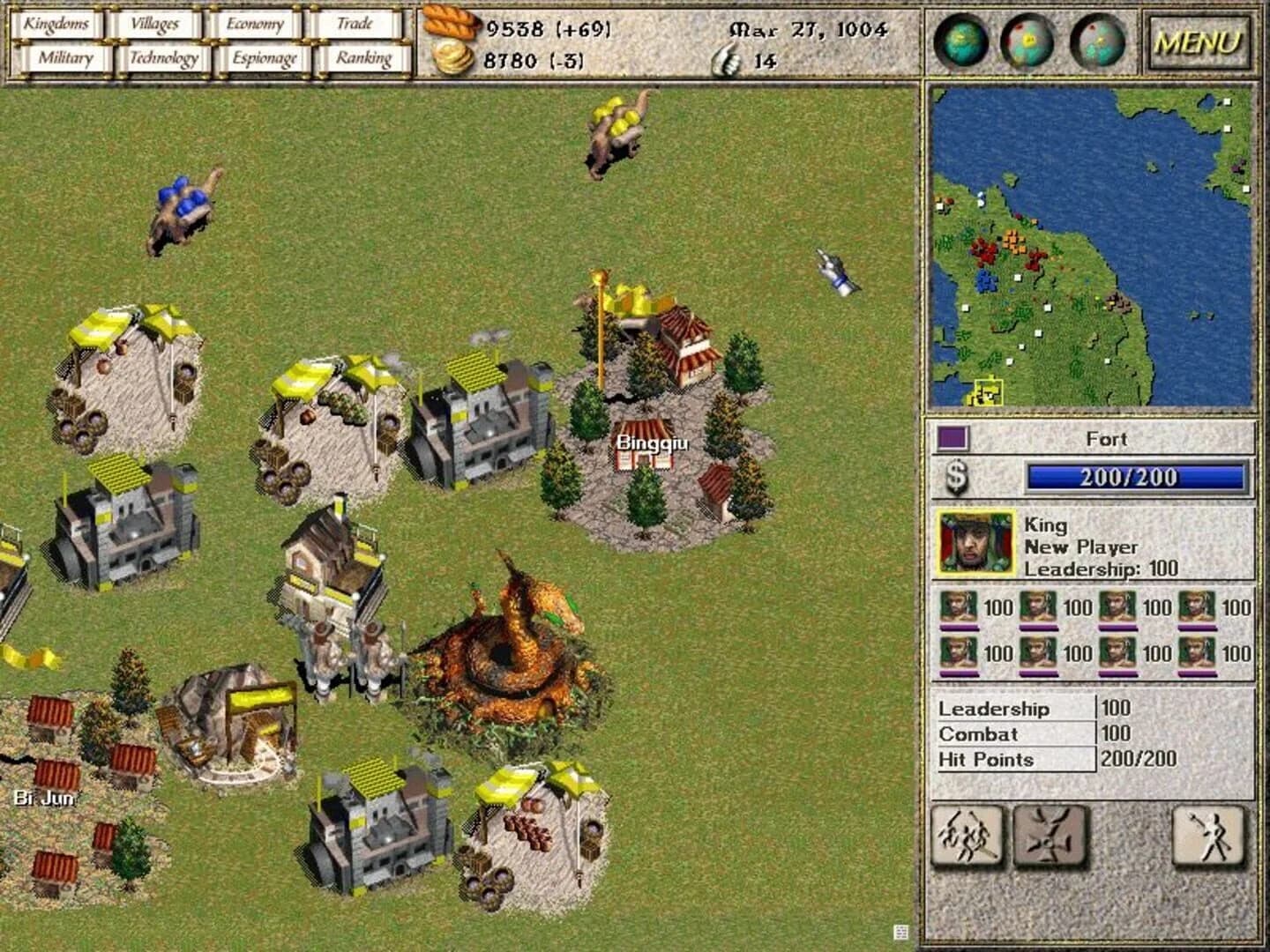Click the gold coins icon in the top bar
The image size is (1270, 952).
(452, 56)
